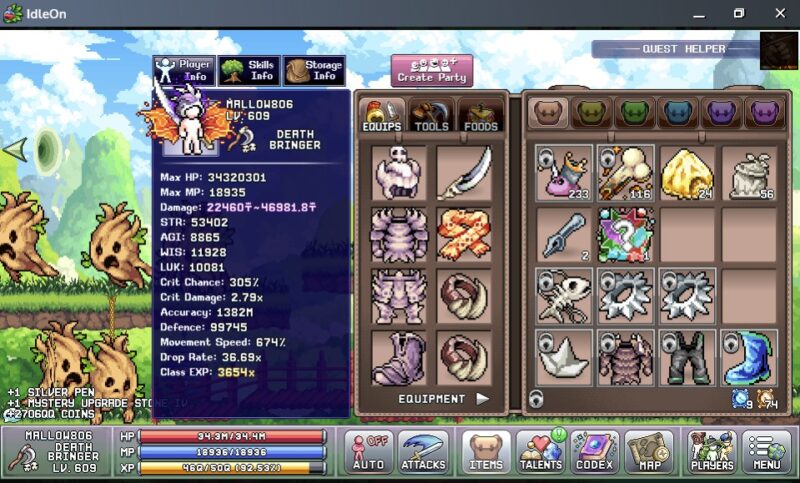Open the Codex book
The image size is (800, 483).
tap(595, 452)
